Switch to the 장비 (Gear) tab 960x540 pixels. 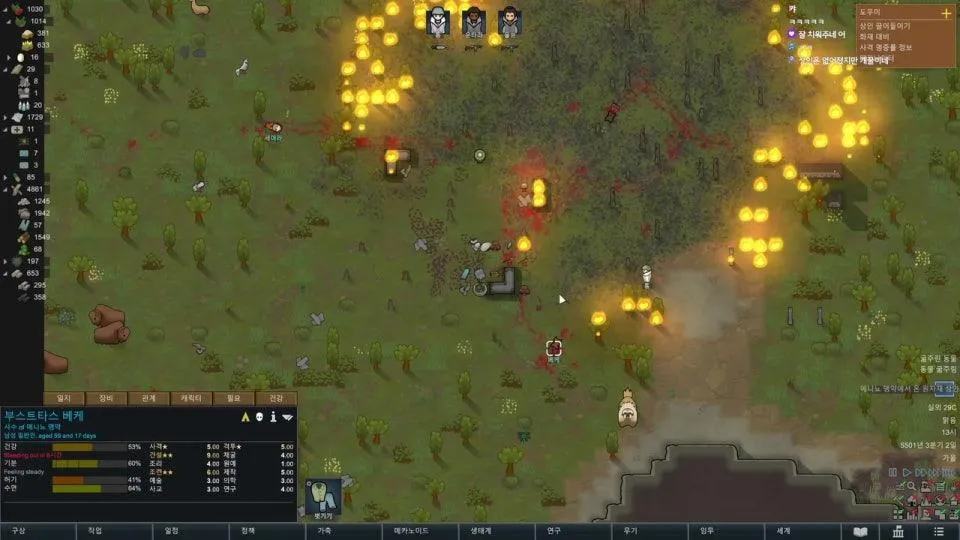pyautogui.click(x=107, y=398)
